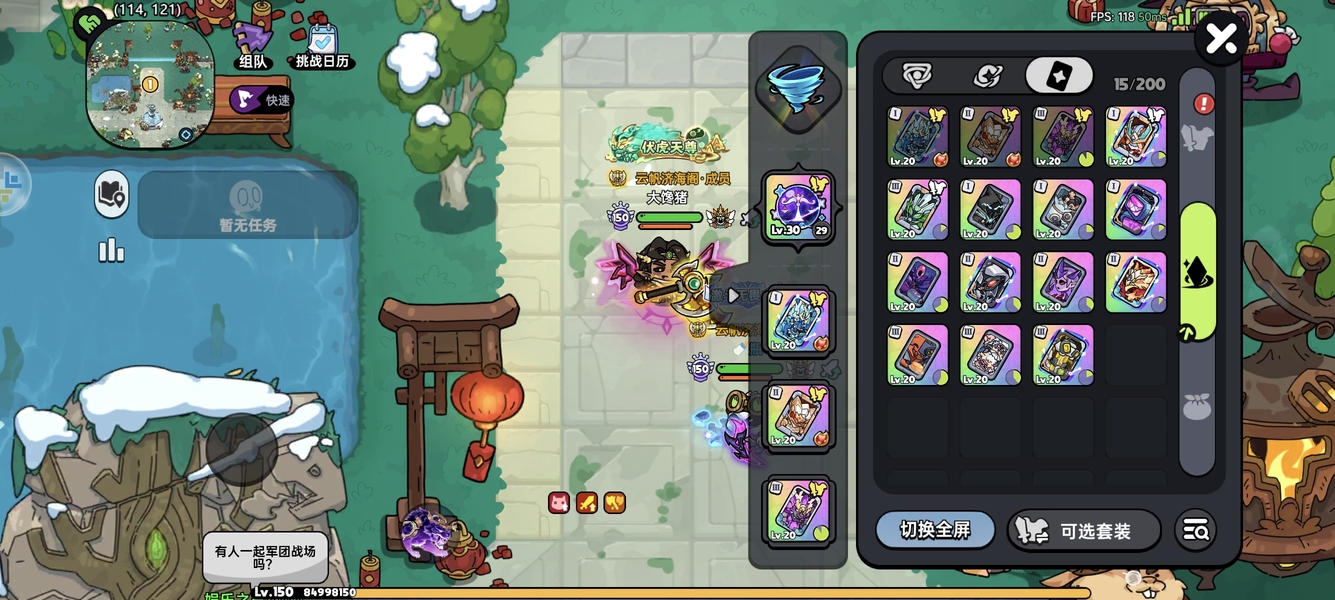The height and width of the screenshot is (600, 1335).
Task: Select the yellow robot card in inventory
Action: click(1063, 355)
